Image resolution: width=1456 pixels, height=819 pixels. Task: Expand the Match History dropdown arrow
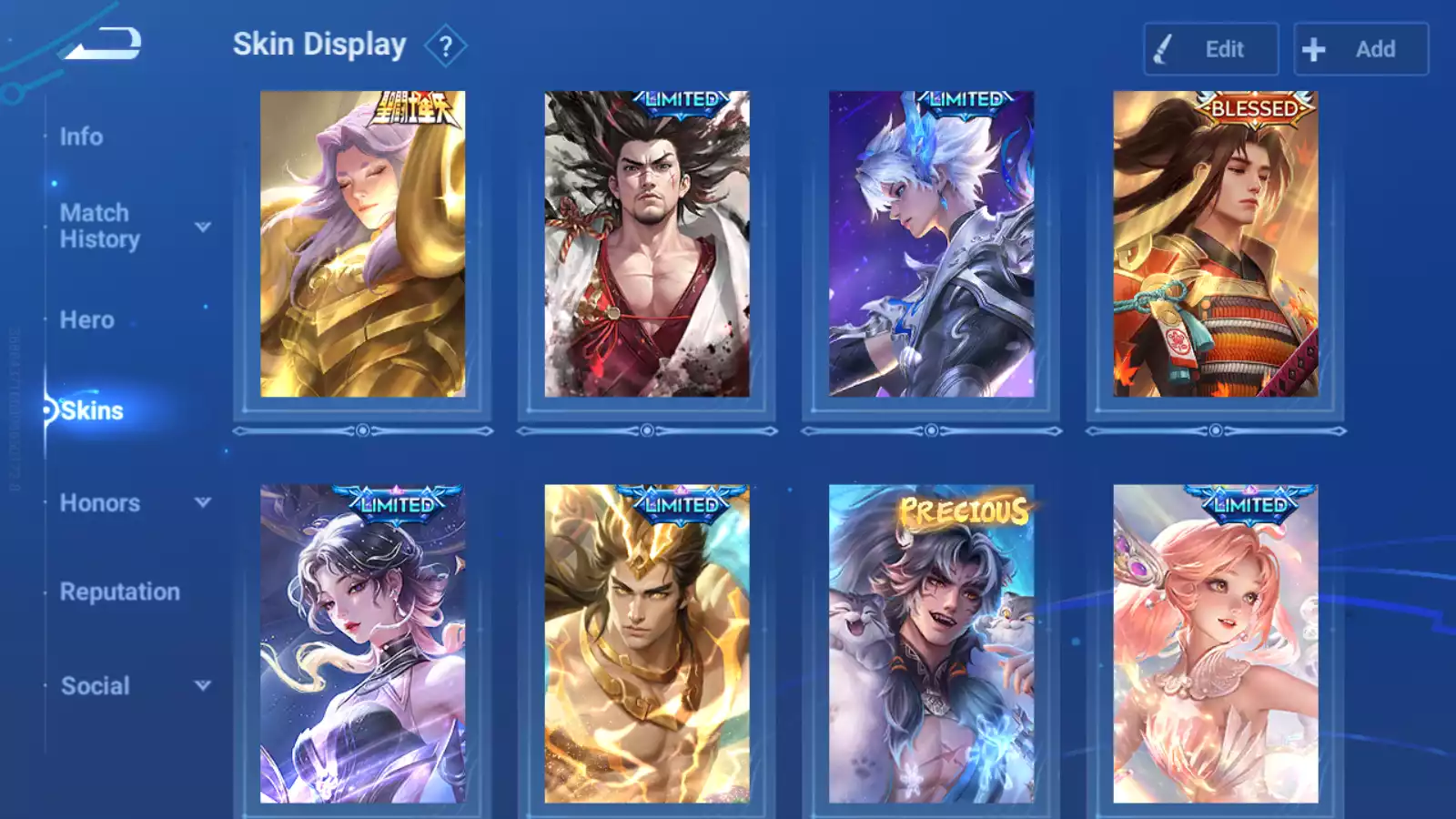tap(203, 227)
